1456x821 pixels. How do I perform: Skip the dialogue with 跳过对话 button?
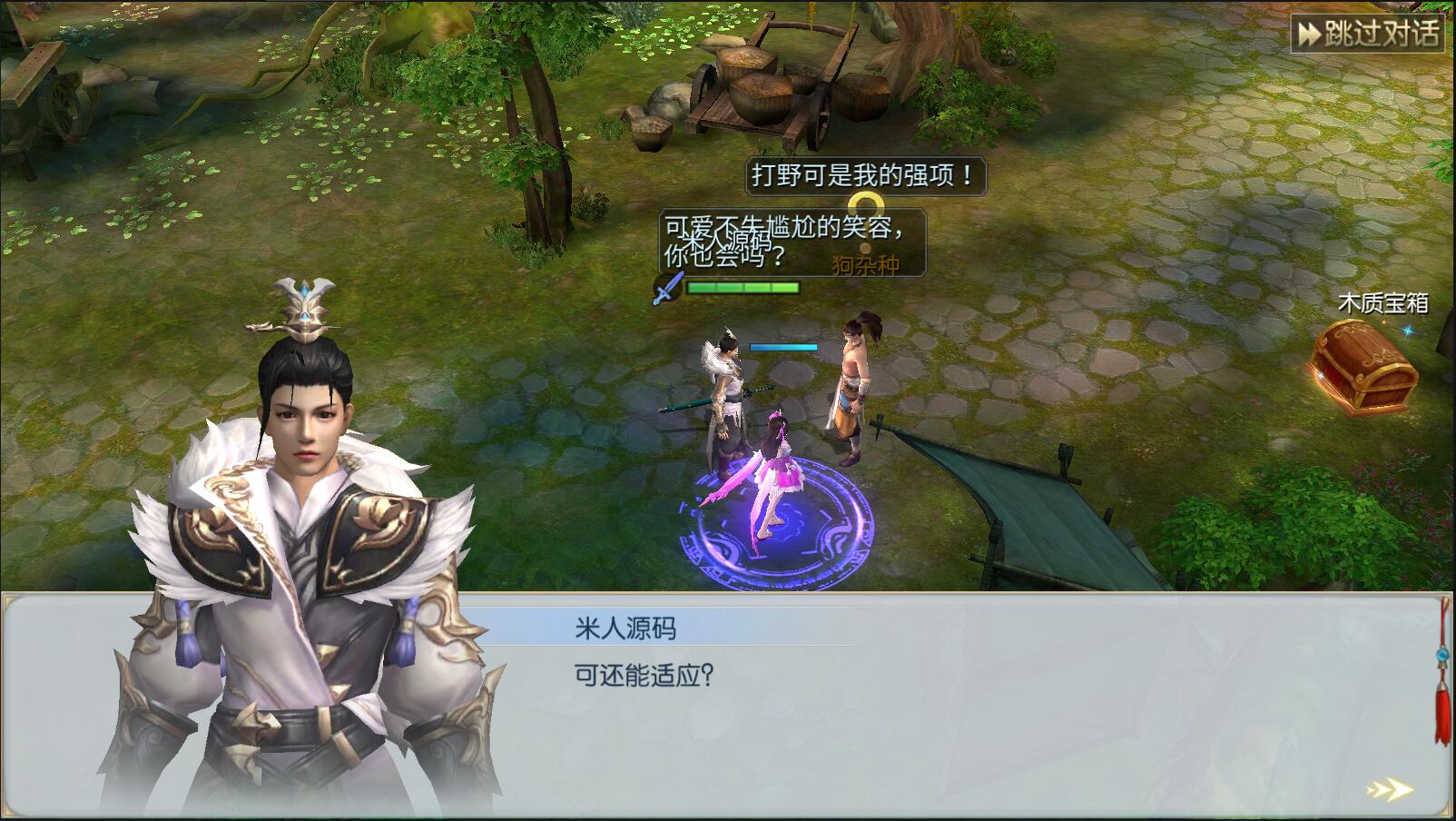(1367, 34)
